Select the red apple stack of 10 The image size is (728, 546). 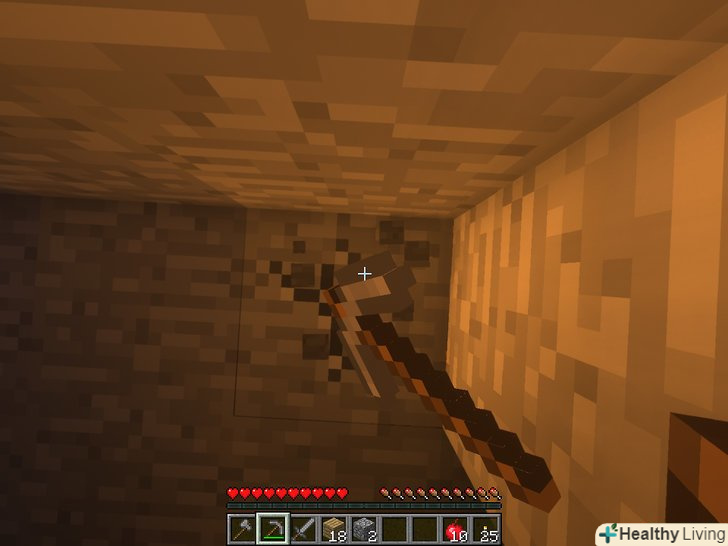point(456,529)
